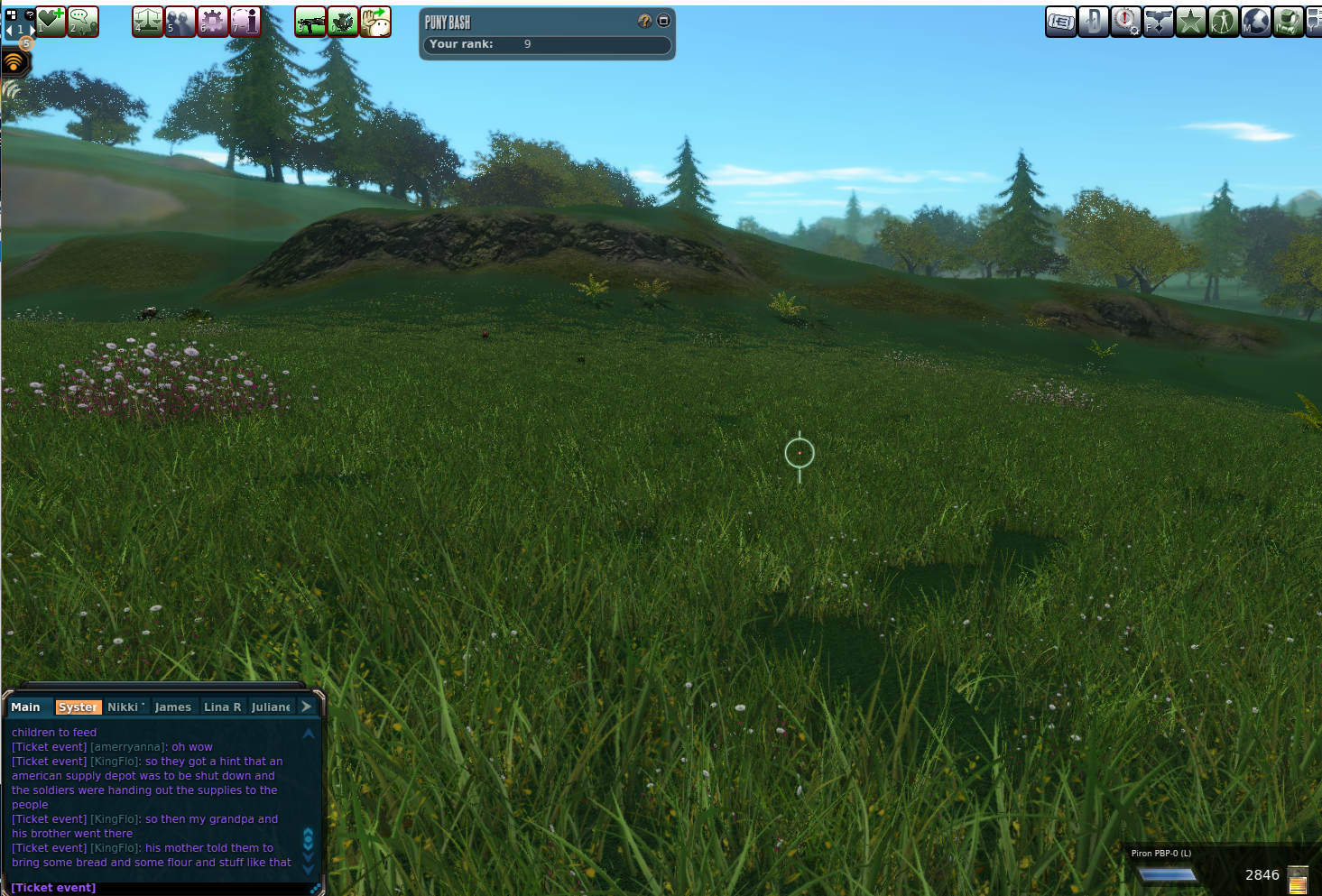Click the info silhouette icon
This screenshot has width=1322, height=896.
[x=245, y=21]
